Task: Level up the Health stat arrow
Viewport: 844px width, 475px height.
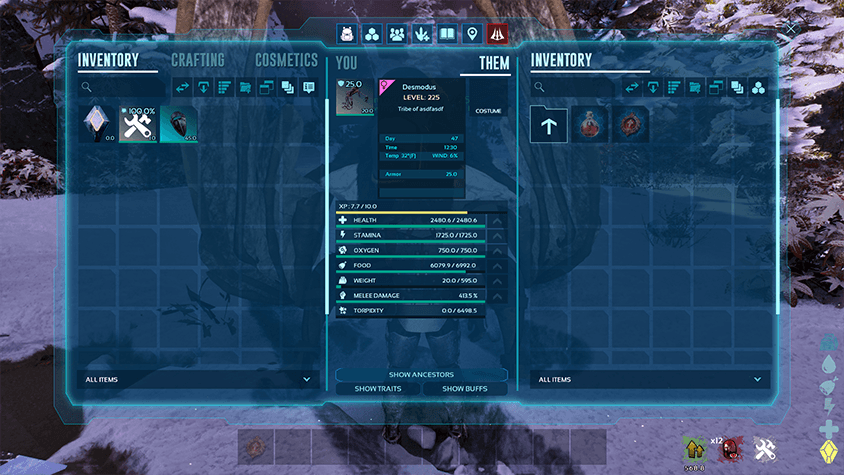Action: pos(498,220)
